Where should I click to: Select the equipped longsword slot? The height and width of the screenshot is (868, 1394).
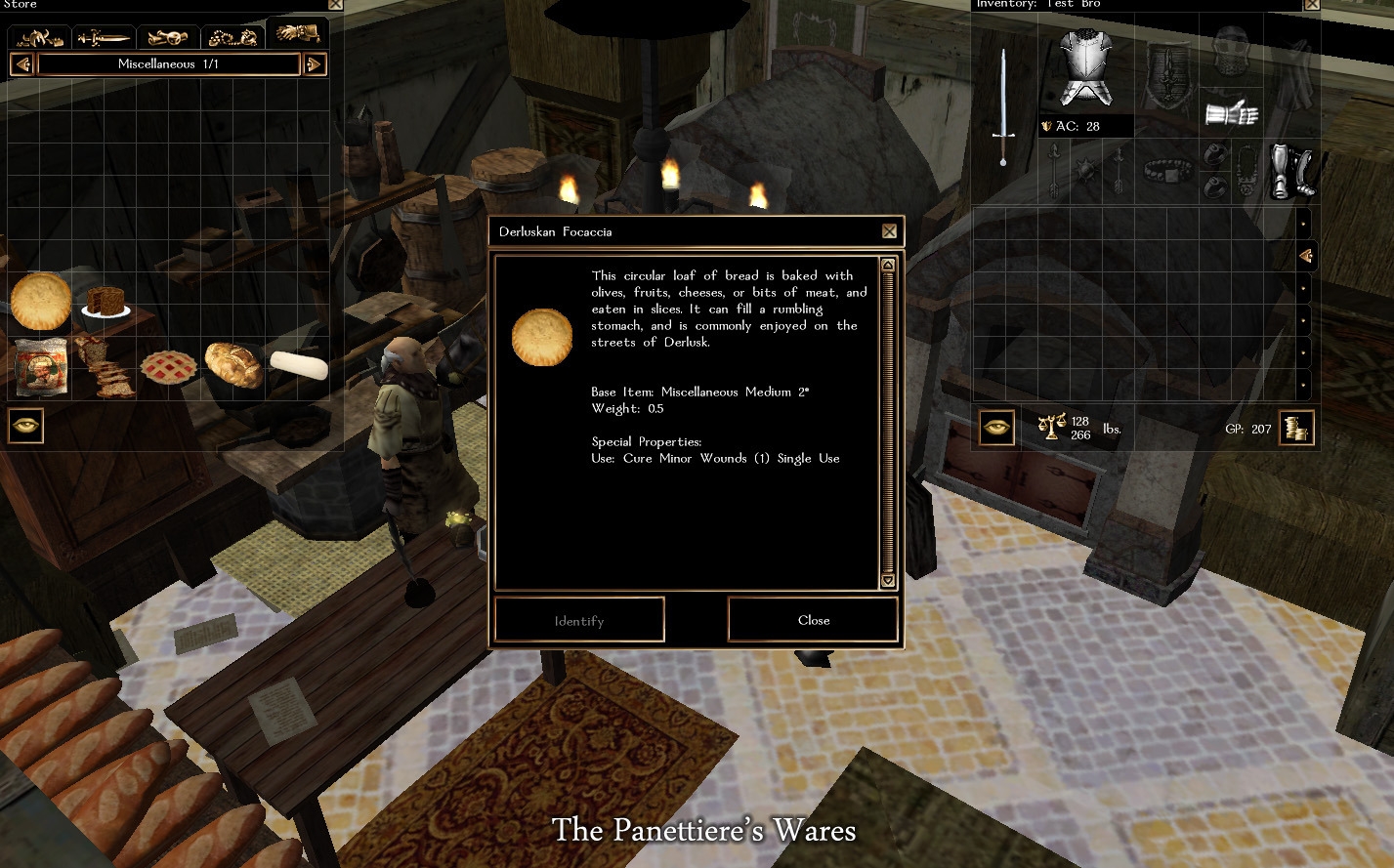(1003, 107)
